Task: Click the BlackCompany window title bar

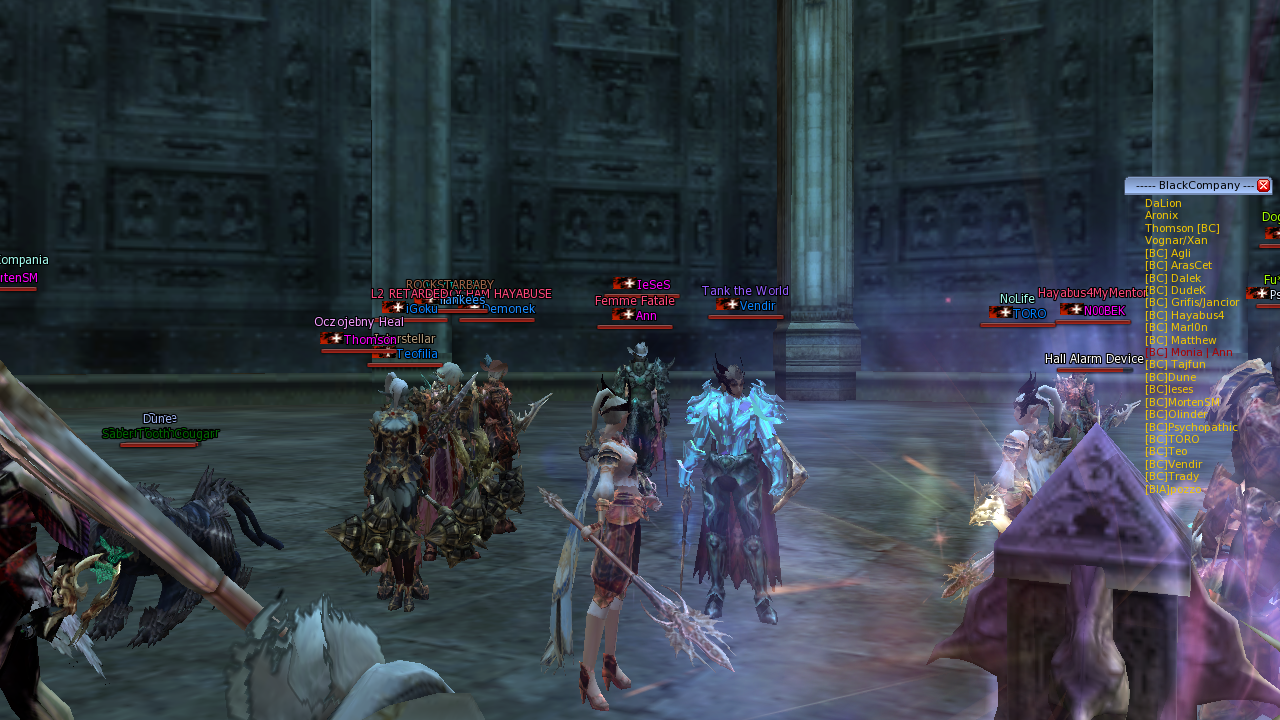Action: click(x=1192, y=186)
